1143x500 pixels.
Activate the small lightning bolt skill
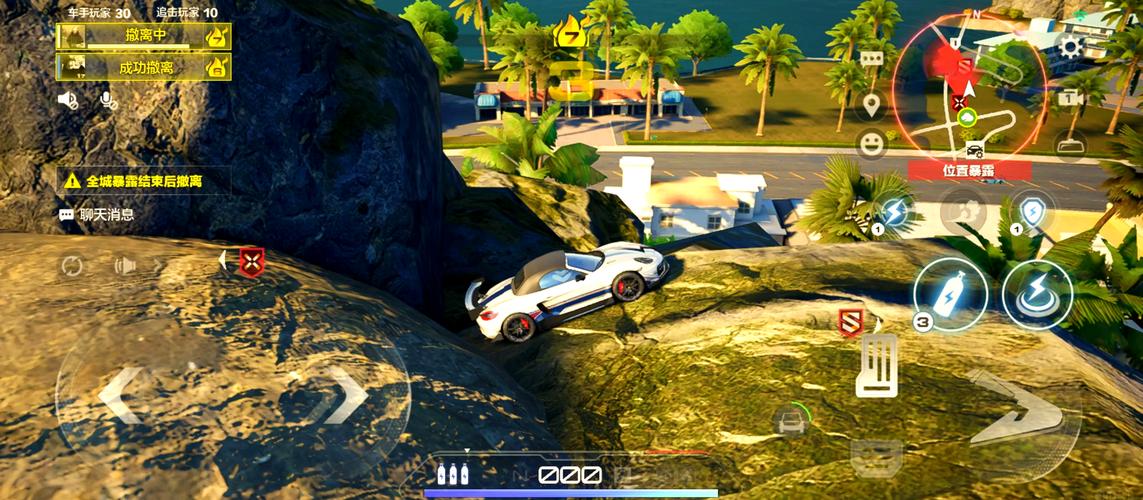(893, 213)
